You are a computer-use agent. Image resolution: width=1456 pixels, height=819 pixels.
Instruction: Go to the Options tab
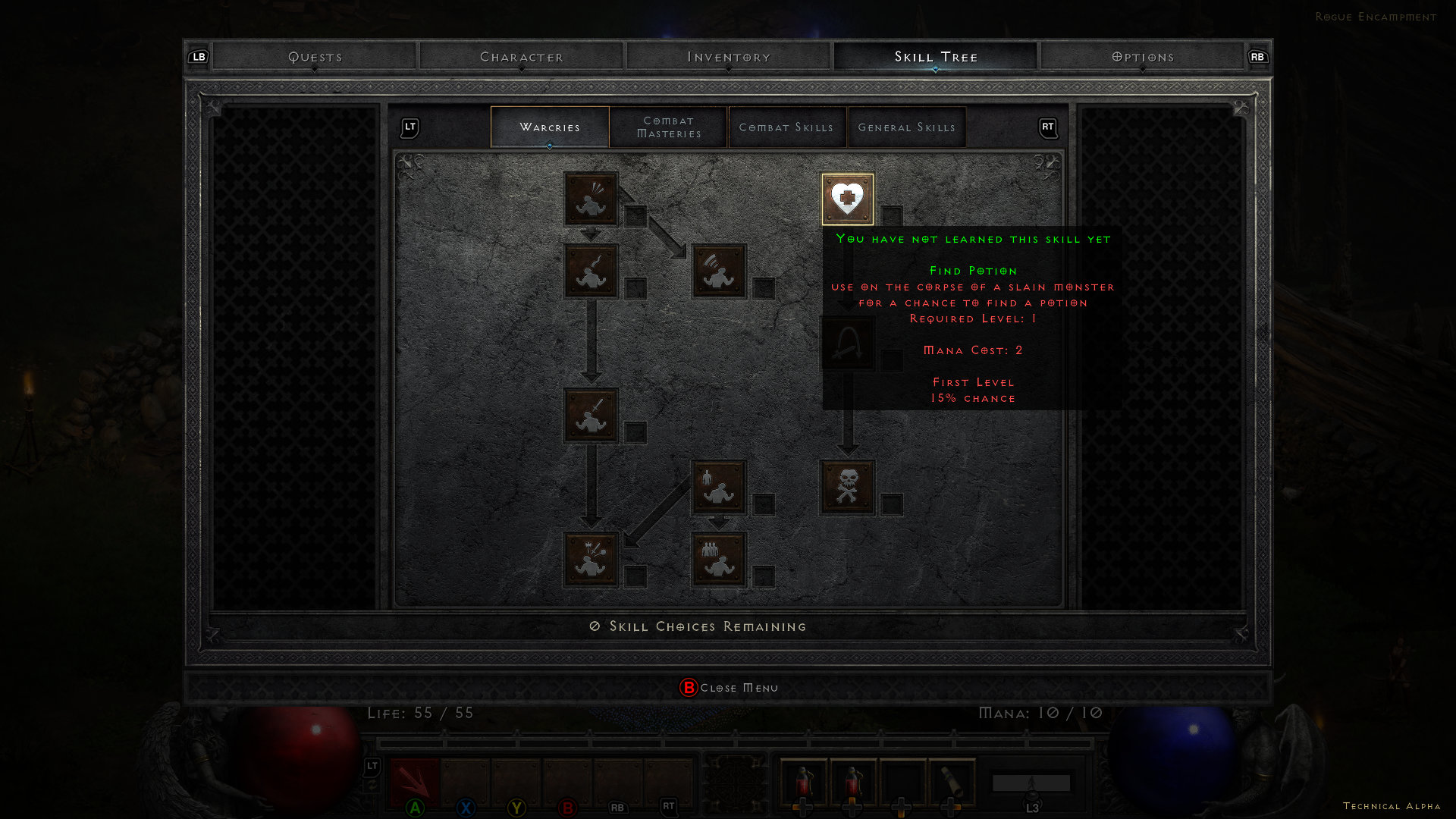point(1143,57)
